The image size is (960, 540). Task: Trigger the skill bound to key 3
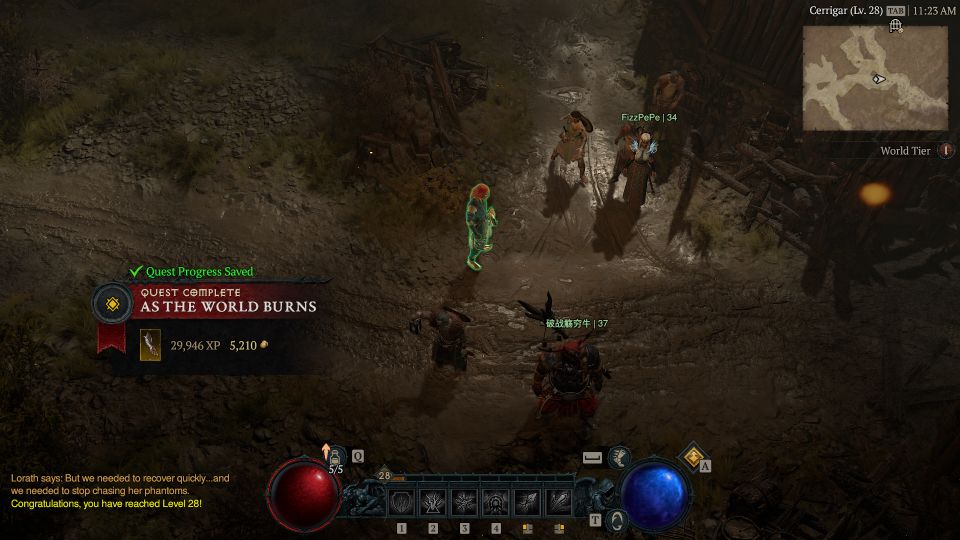pos(465,502)
